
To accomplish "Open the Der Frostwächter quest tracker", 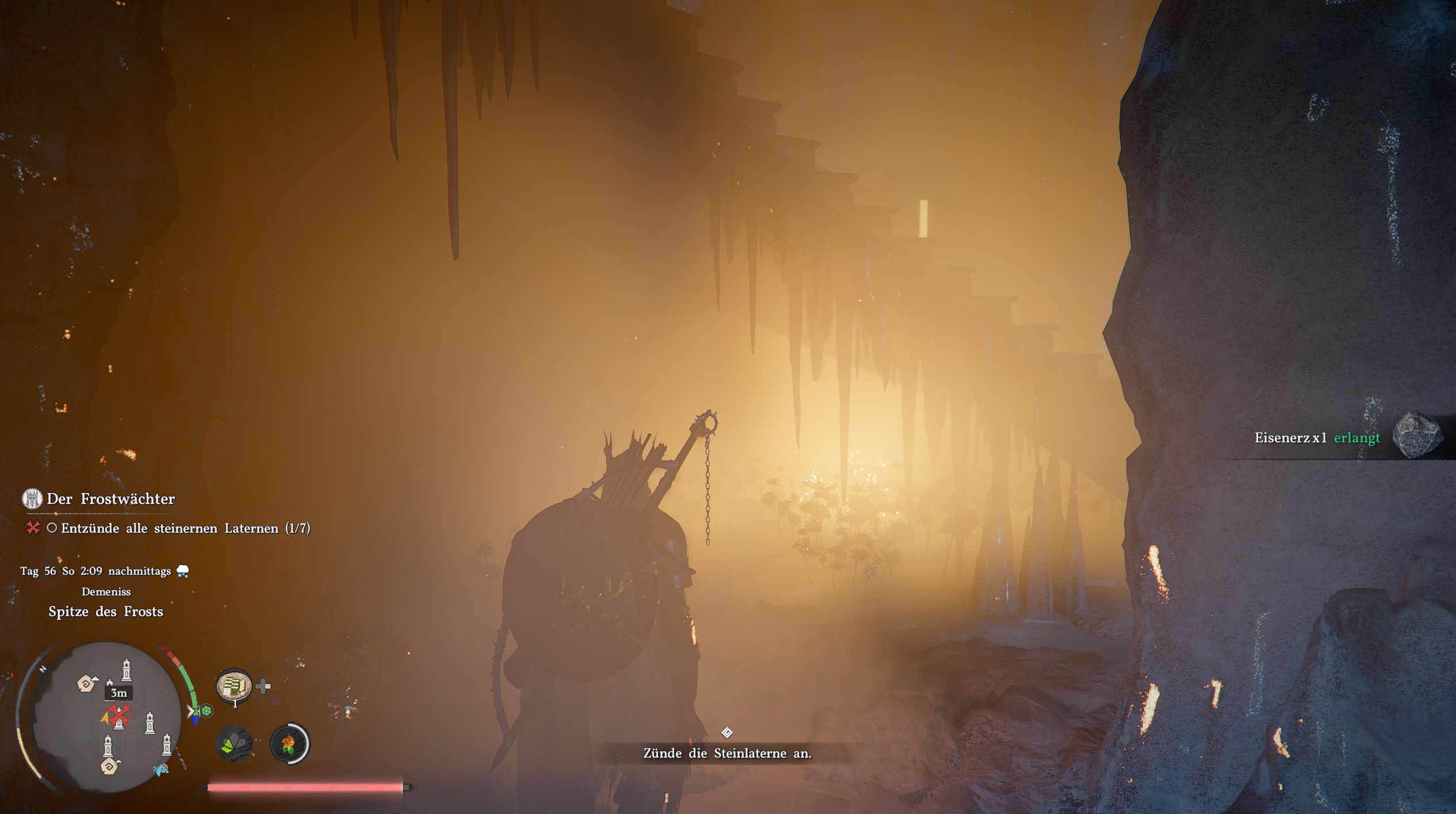I will point(110,499).
